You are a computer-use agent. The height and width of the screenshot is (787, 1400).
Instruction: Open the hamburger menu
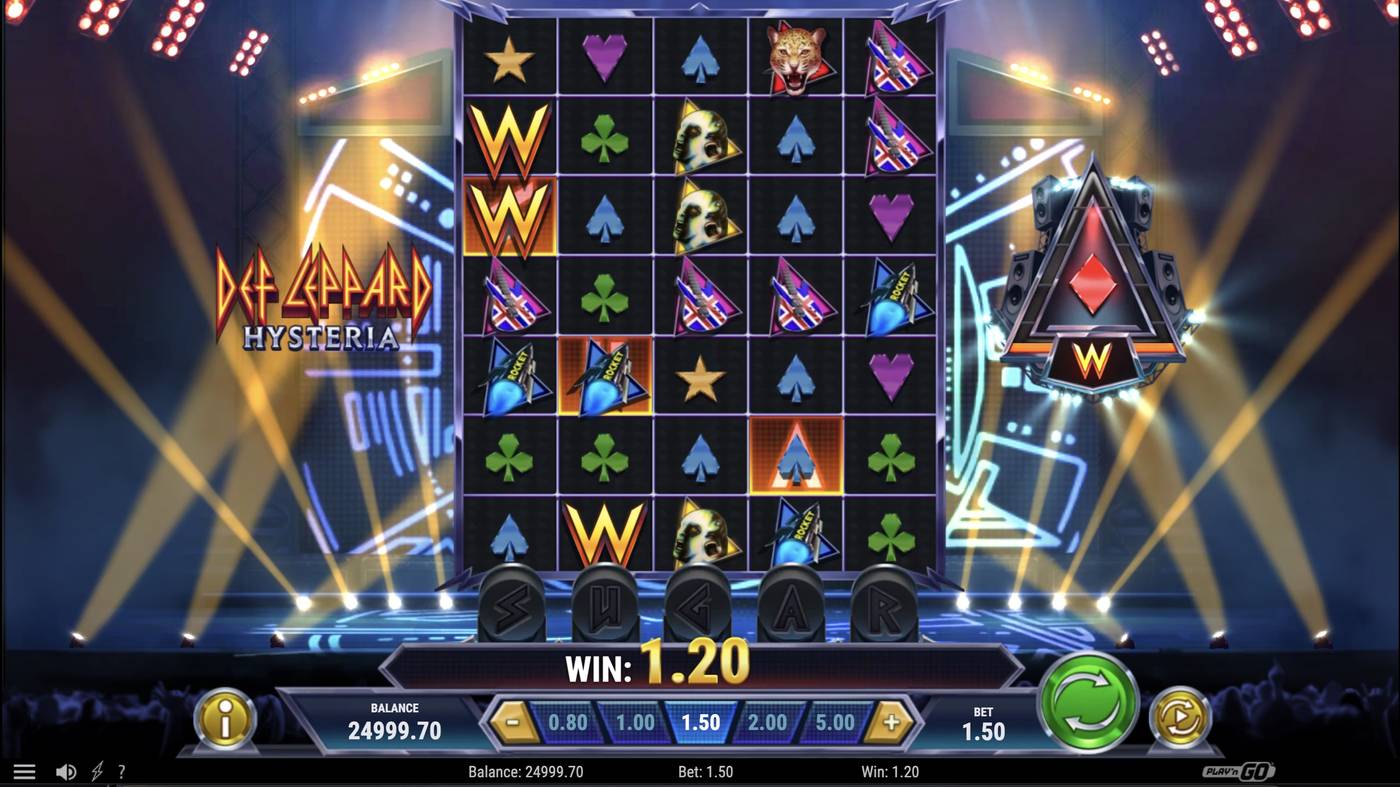(x=24, y=770)
